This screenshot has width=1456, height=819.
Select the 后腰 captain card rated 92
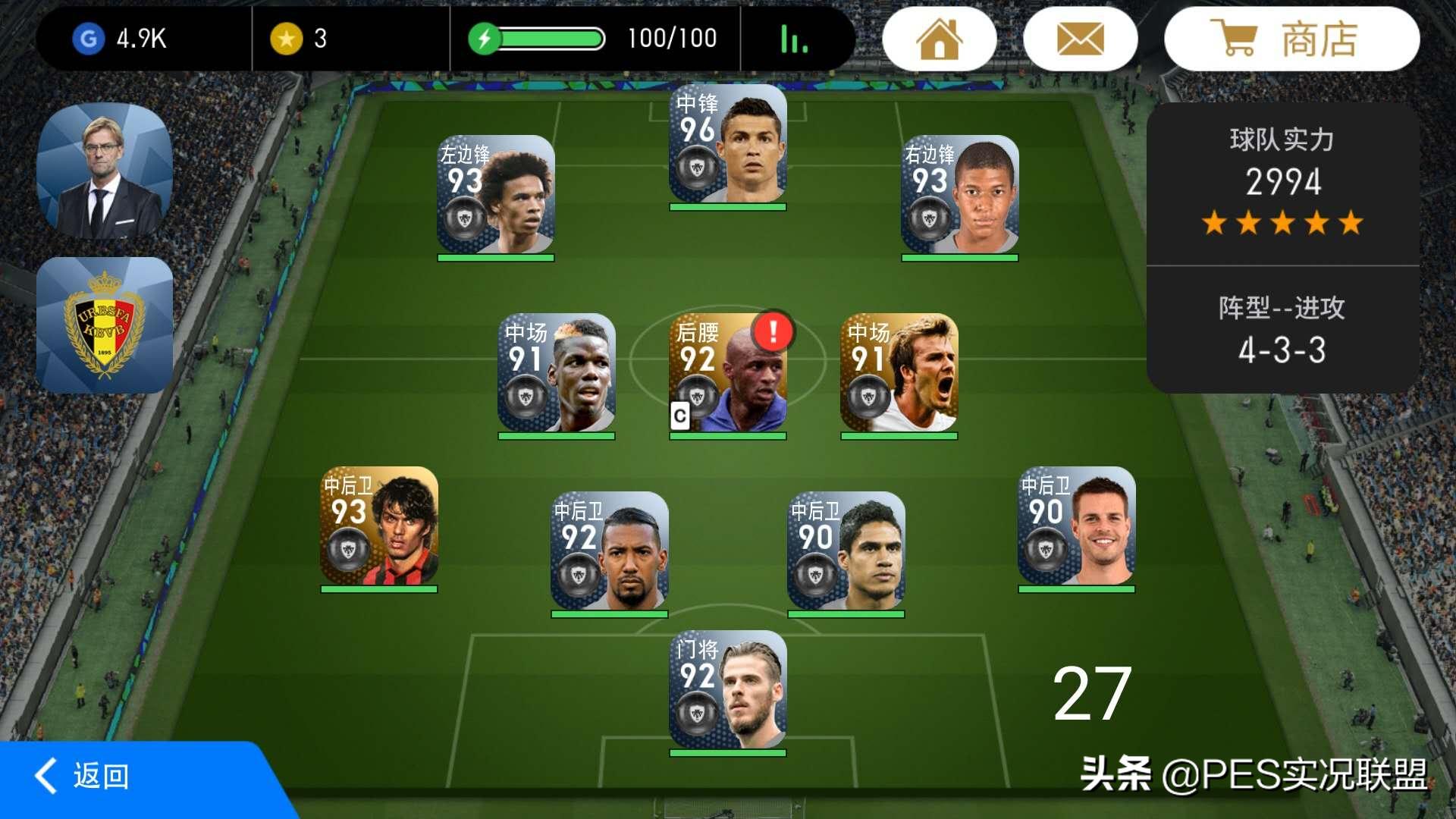[x=727, y=375]
